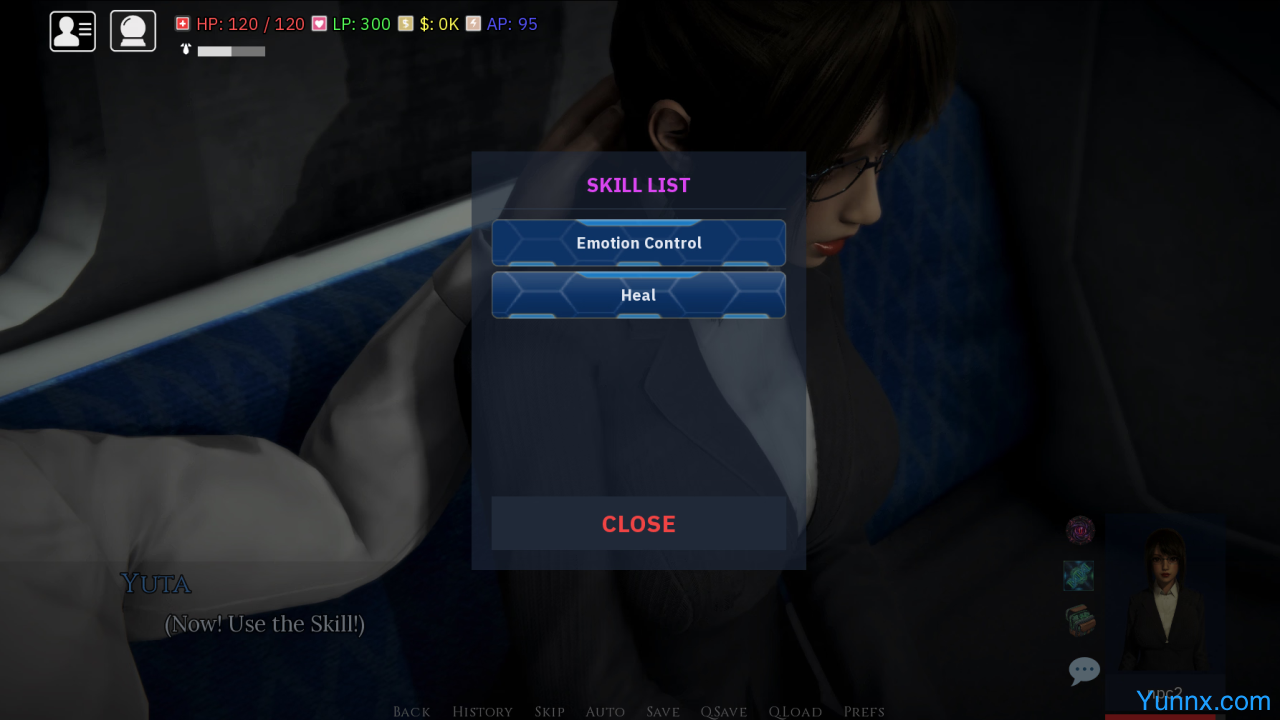Select the teal square skill icon
This screenshot has width=1280, height=720.
click(1079, 575)
